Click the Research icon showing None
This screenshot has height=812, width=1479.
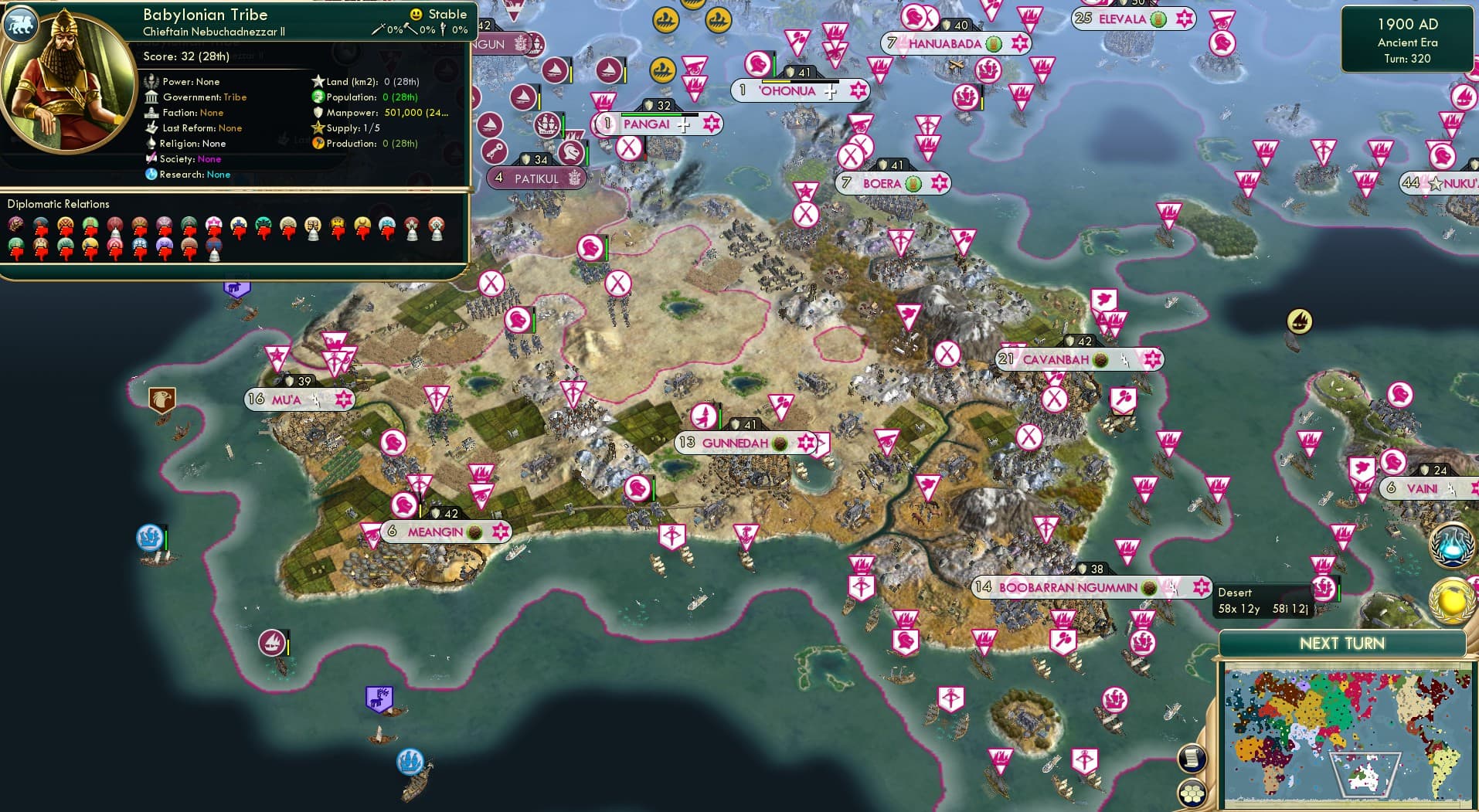(x=151, y=175)
